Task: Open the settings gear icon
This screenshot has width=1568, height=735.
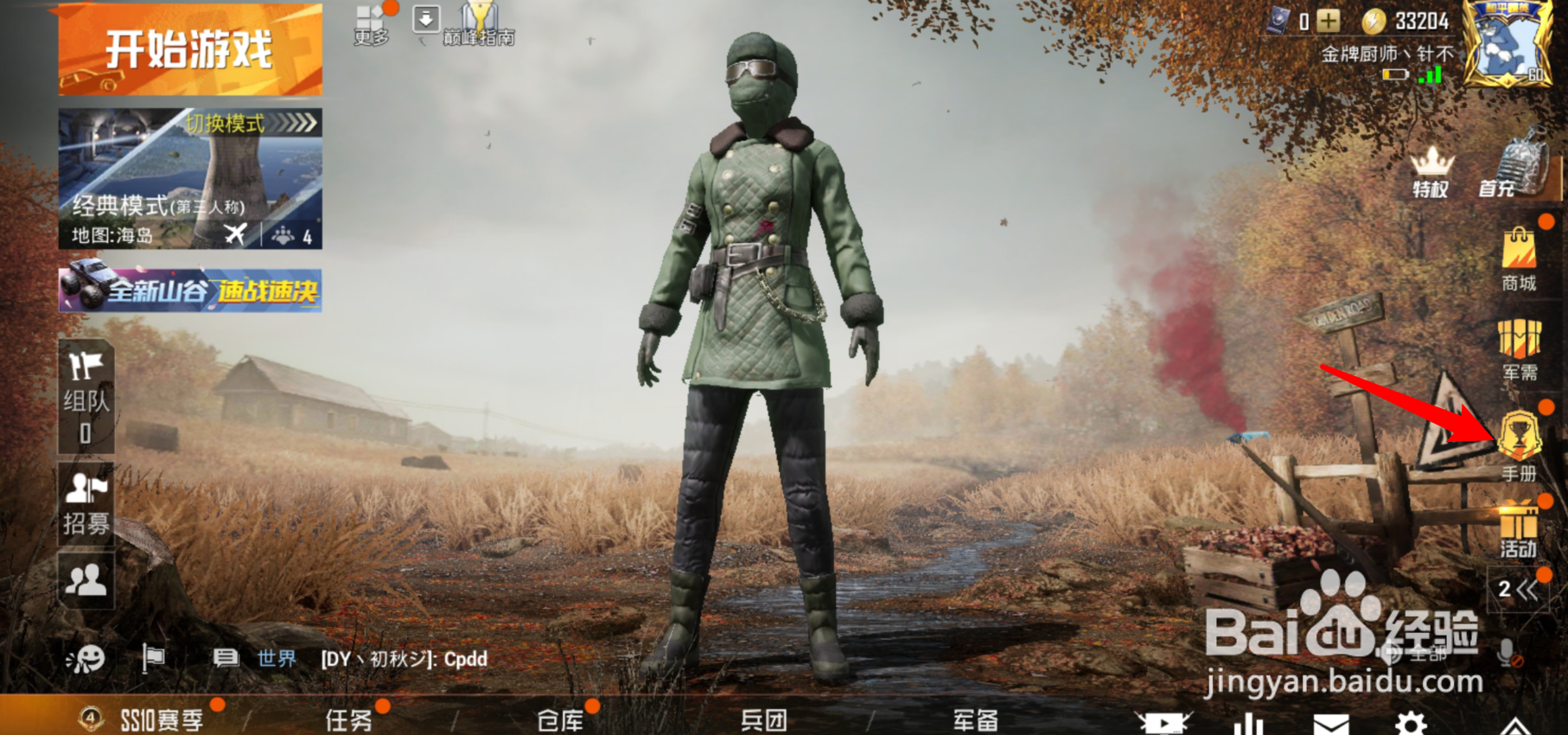Action: click(1417, 725)
